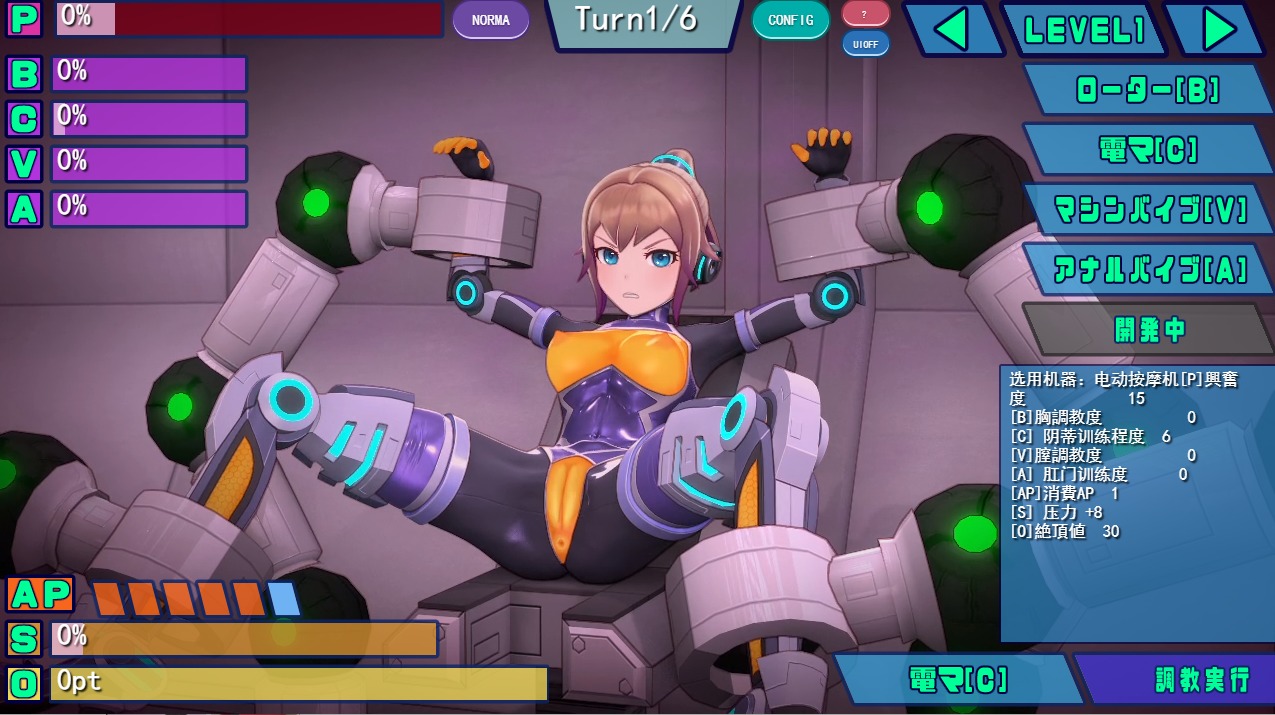Choose the アナルバイブ[A] option
1275x715 pixels.
1149,269
